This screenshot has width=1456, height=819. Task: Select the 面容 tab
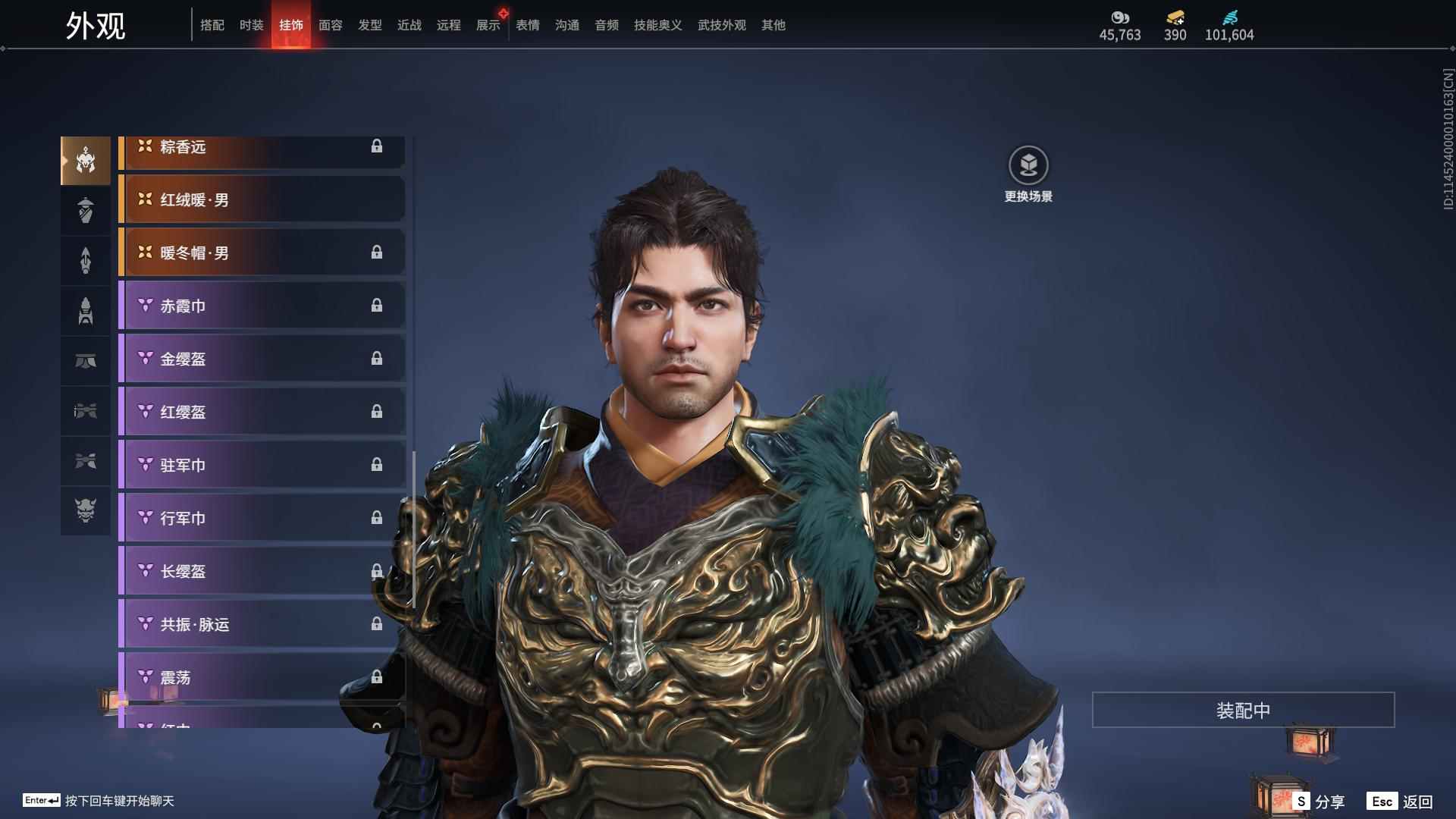(x=331, y=25)
